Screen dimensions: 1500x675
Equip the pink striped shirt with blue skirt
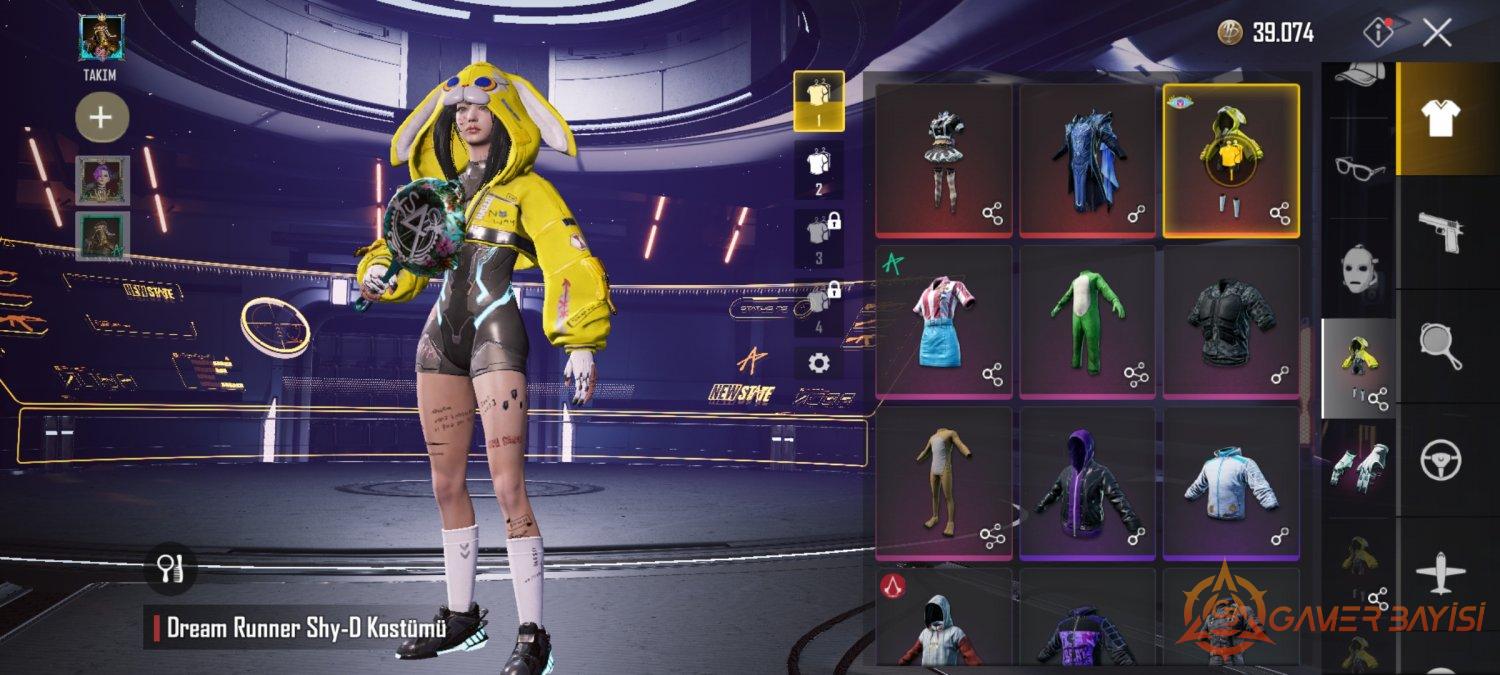[943, 322]
